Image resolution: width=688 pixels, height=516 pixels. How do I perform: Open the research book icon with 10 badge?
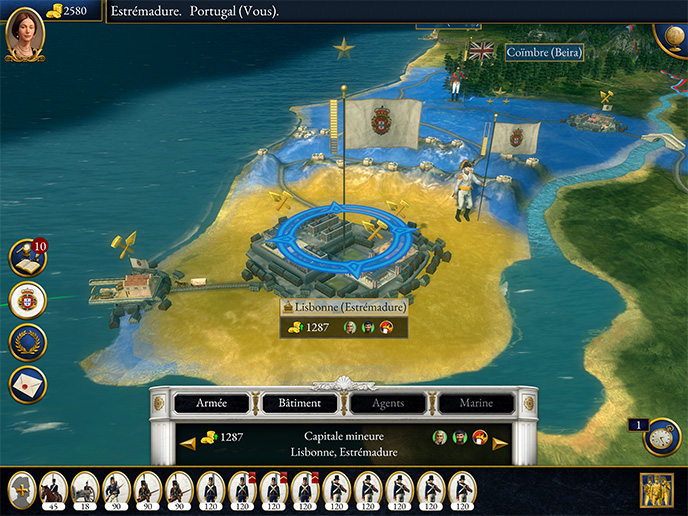click(x=27, y=258)
